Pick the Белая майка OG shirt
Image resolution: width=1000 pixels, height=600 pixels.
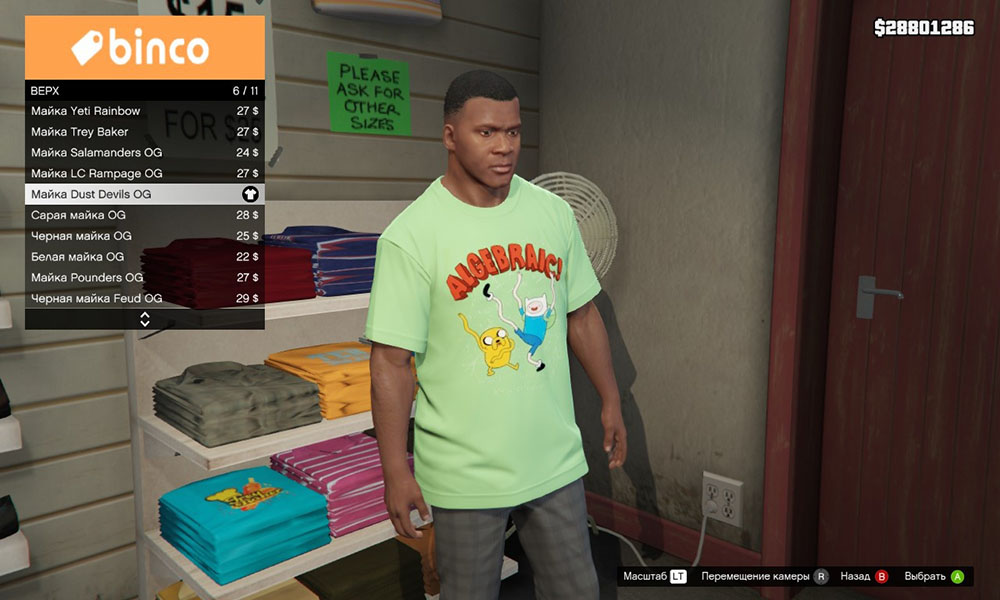click(x=144, y=257)
